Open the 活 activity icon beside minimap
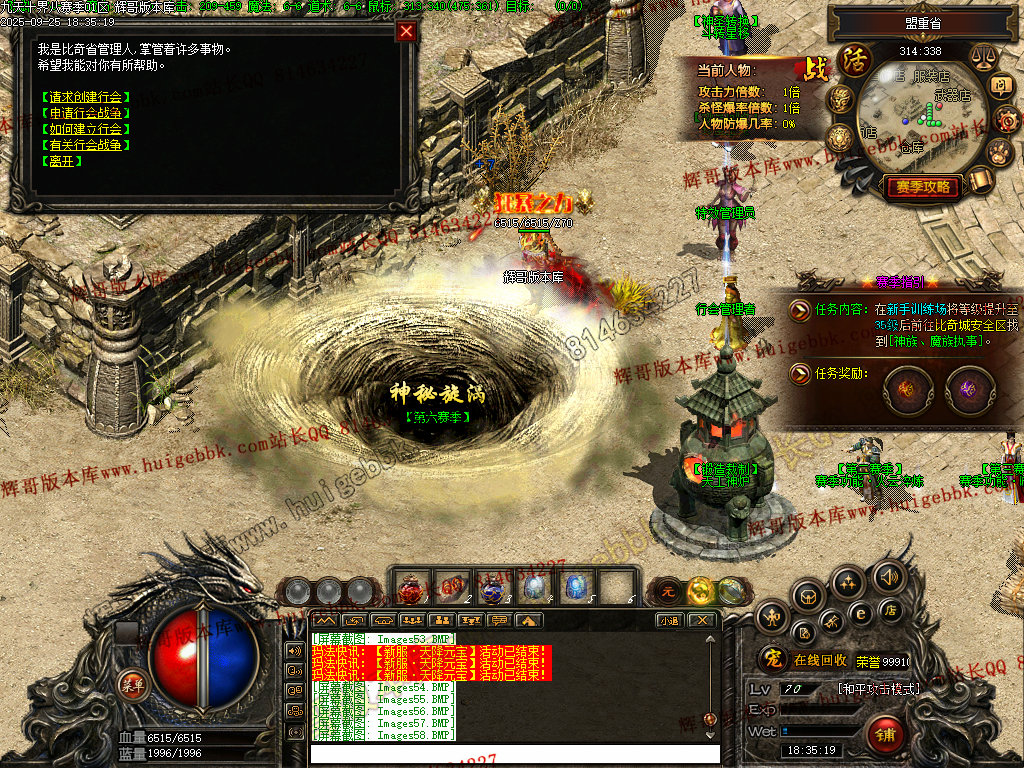The width and height of the screenshot is (1024, 768). 855,59
